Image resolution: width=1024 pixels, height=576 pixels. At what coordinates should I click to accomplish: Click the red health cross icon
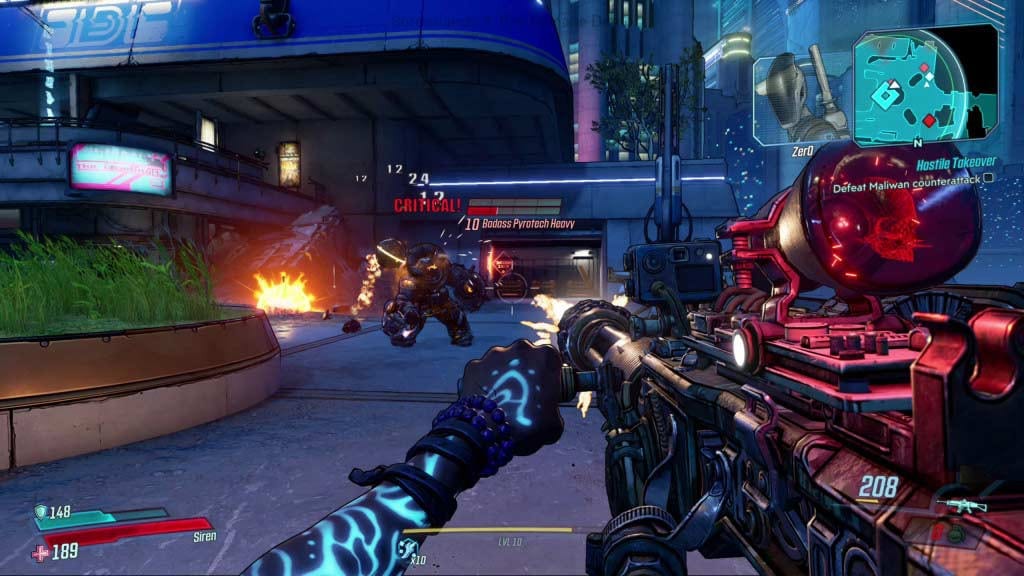point(40,551)
